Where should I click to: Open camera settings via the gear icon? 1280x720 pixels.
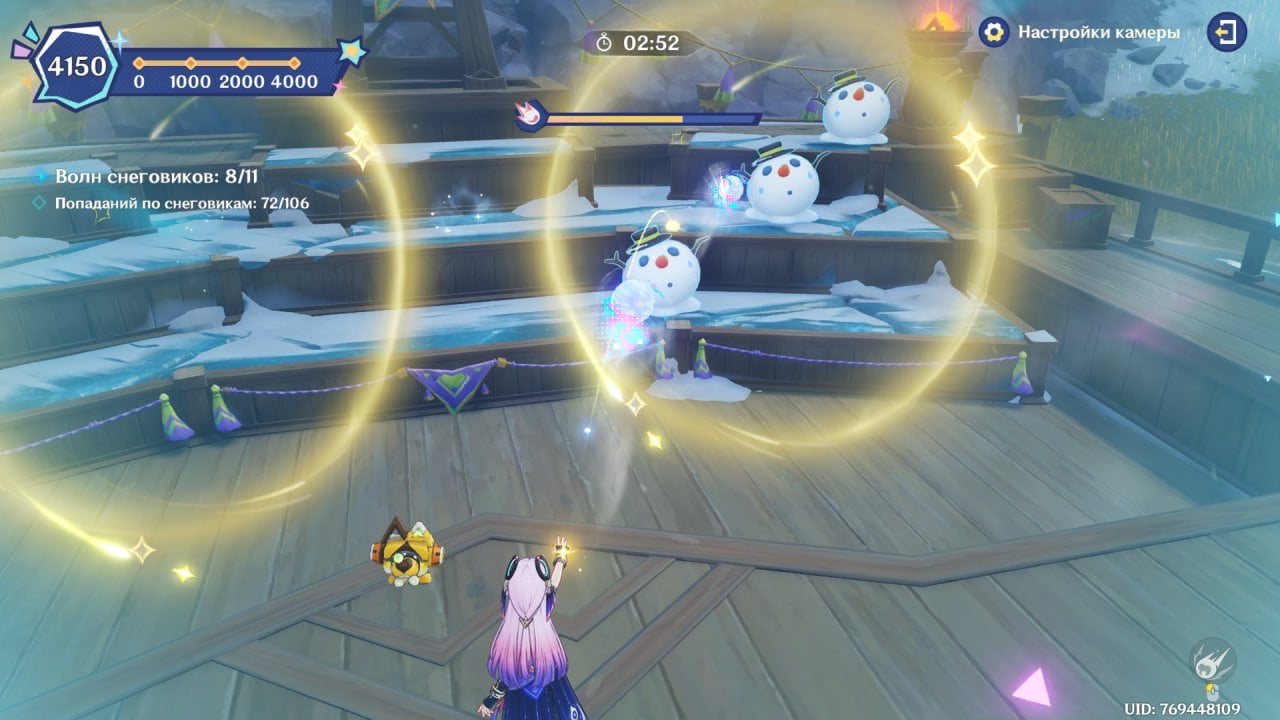tap(993, 33)
